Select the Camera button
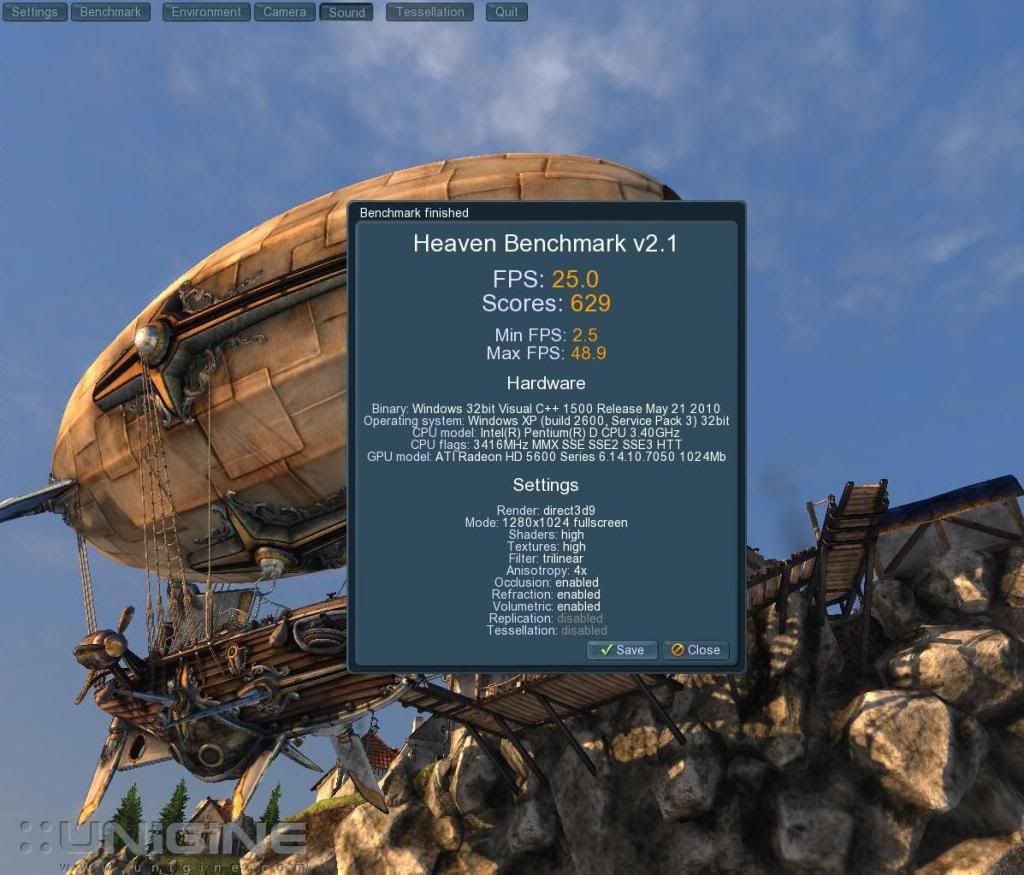1024x875 pixels. click(x=285, y=12)
